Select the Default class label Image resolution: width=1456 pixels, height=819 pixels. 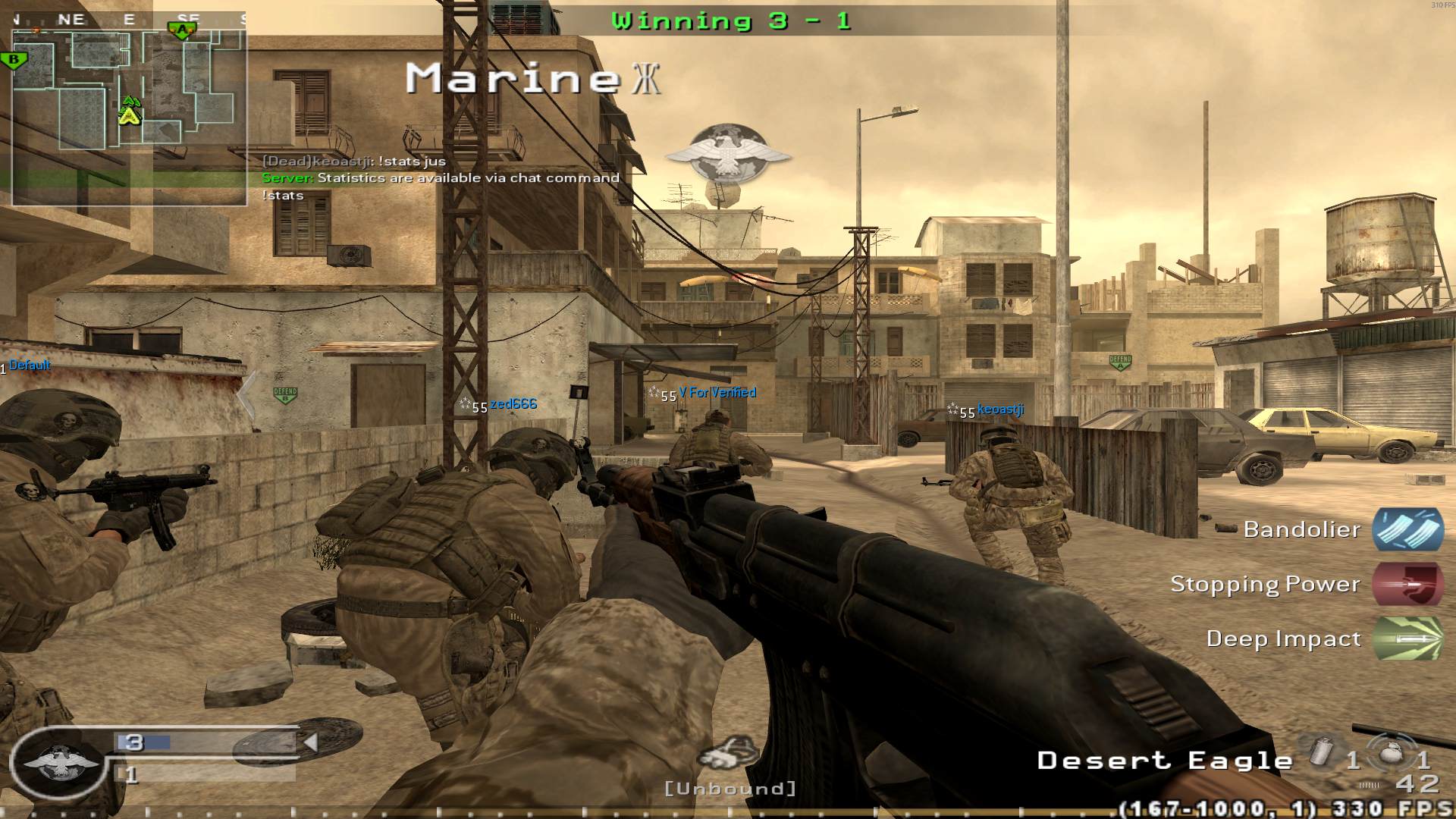[x=29, y=365]
